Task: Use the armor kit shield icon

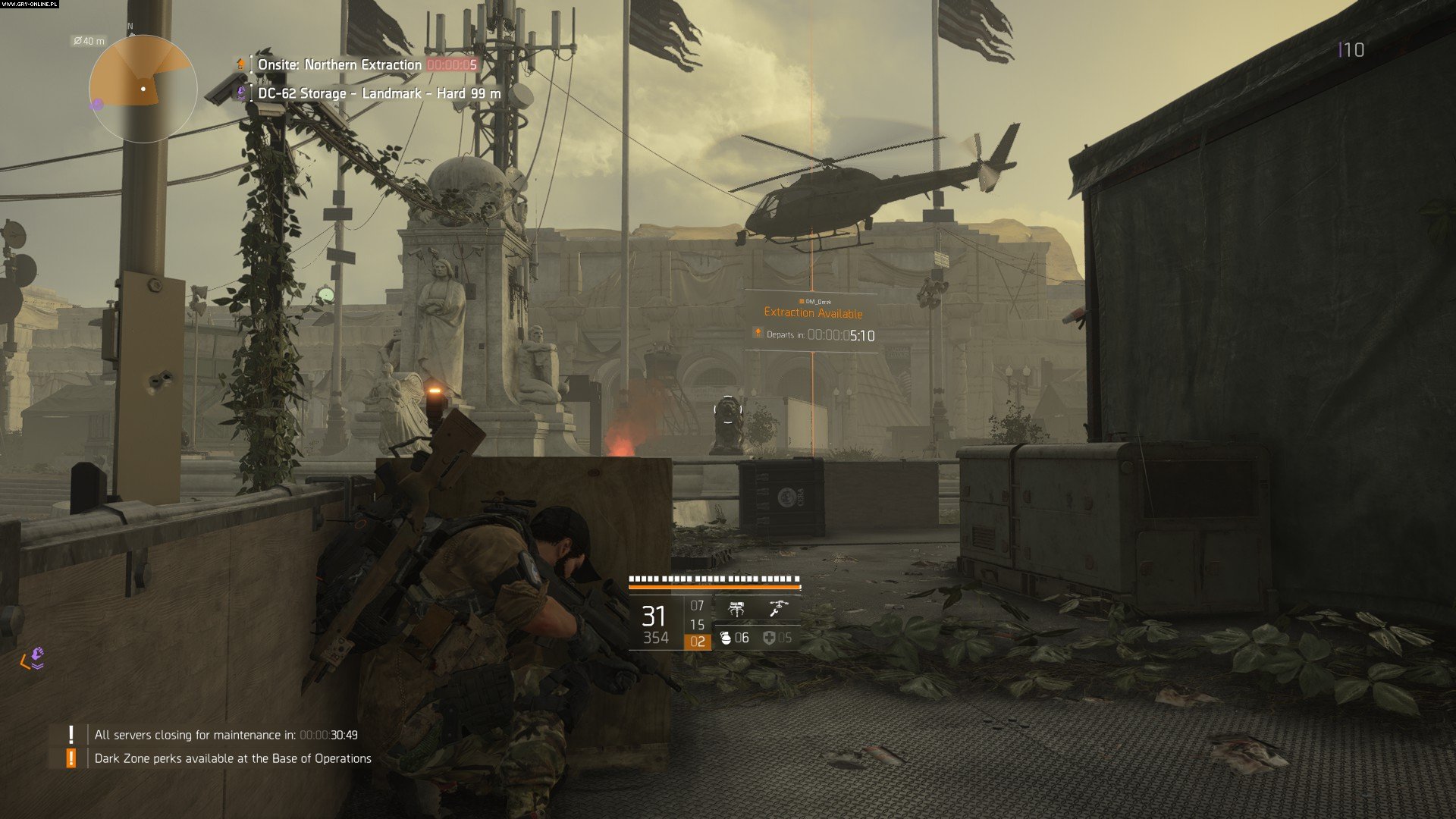Action: [769, 639]
